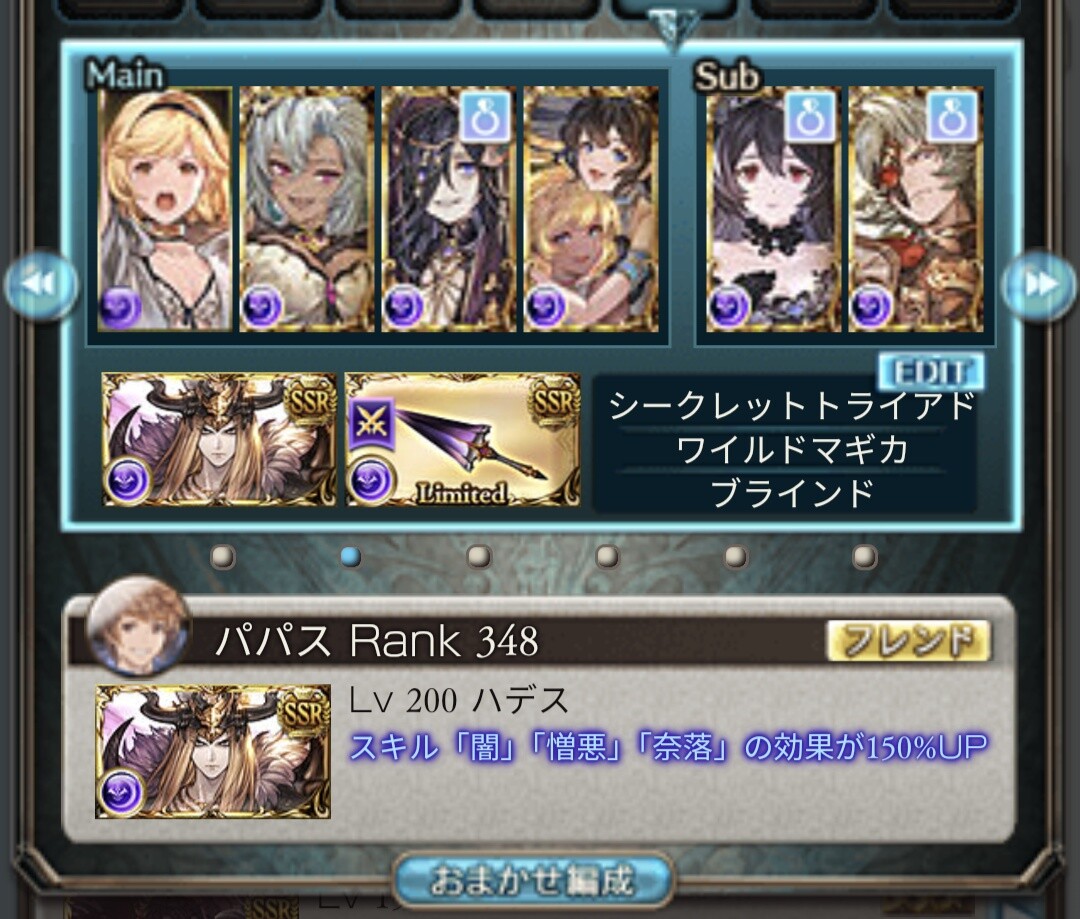Open the ブラインド skill entry
Screen dimensions: 1080x919
790,492
